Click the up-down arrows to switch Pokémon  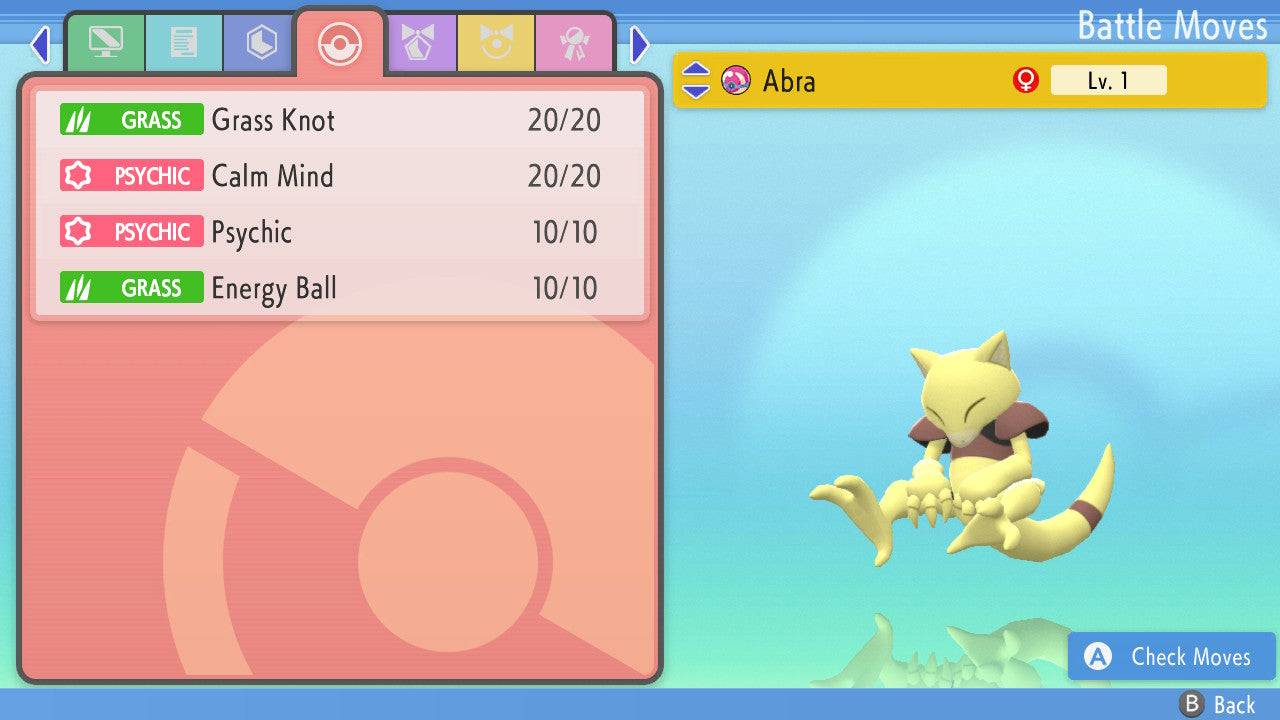pos(697,81)
